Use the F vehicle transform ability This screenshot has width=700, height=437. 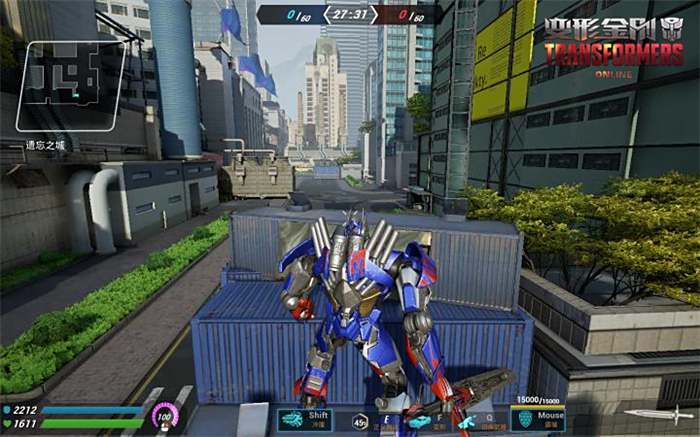pos(419,420)
